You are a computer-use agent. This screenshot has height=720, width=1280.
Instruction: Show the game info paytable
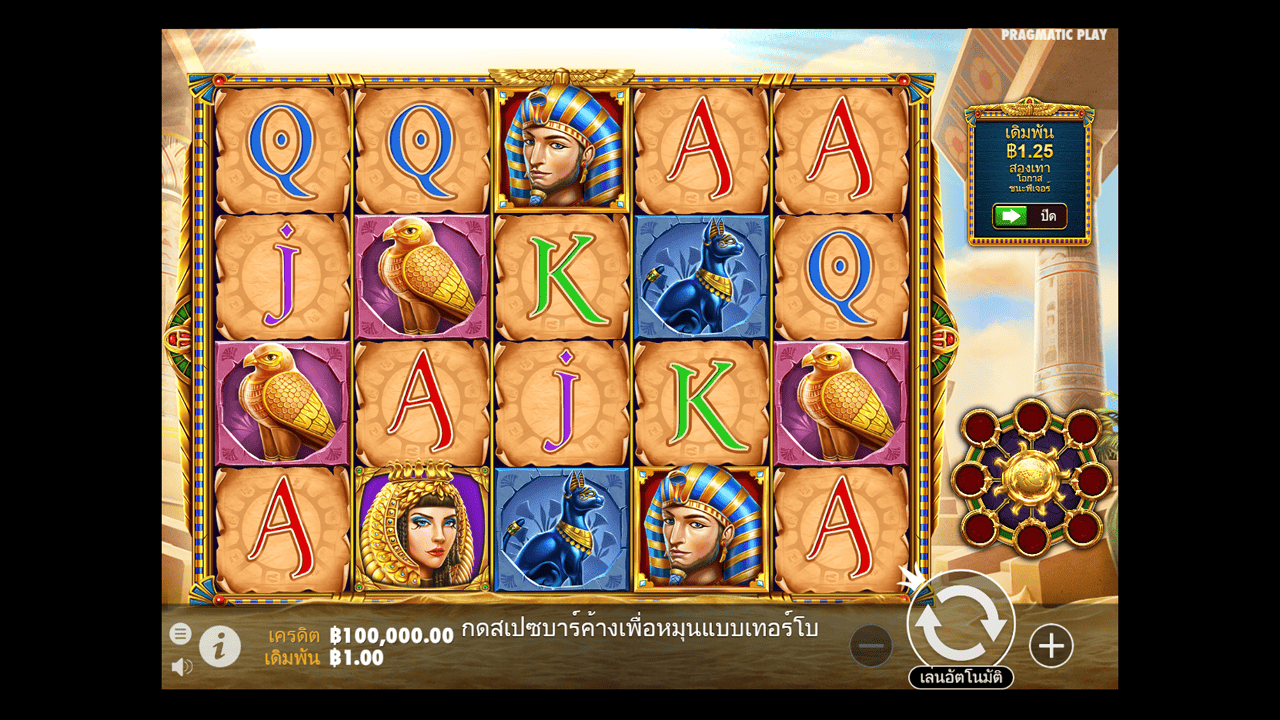pyautogui.click(x=220, y=647)
